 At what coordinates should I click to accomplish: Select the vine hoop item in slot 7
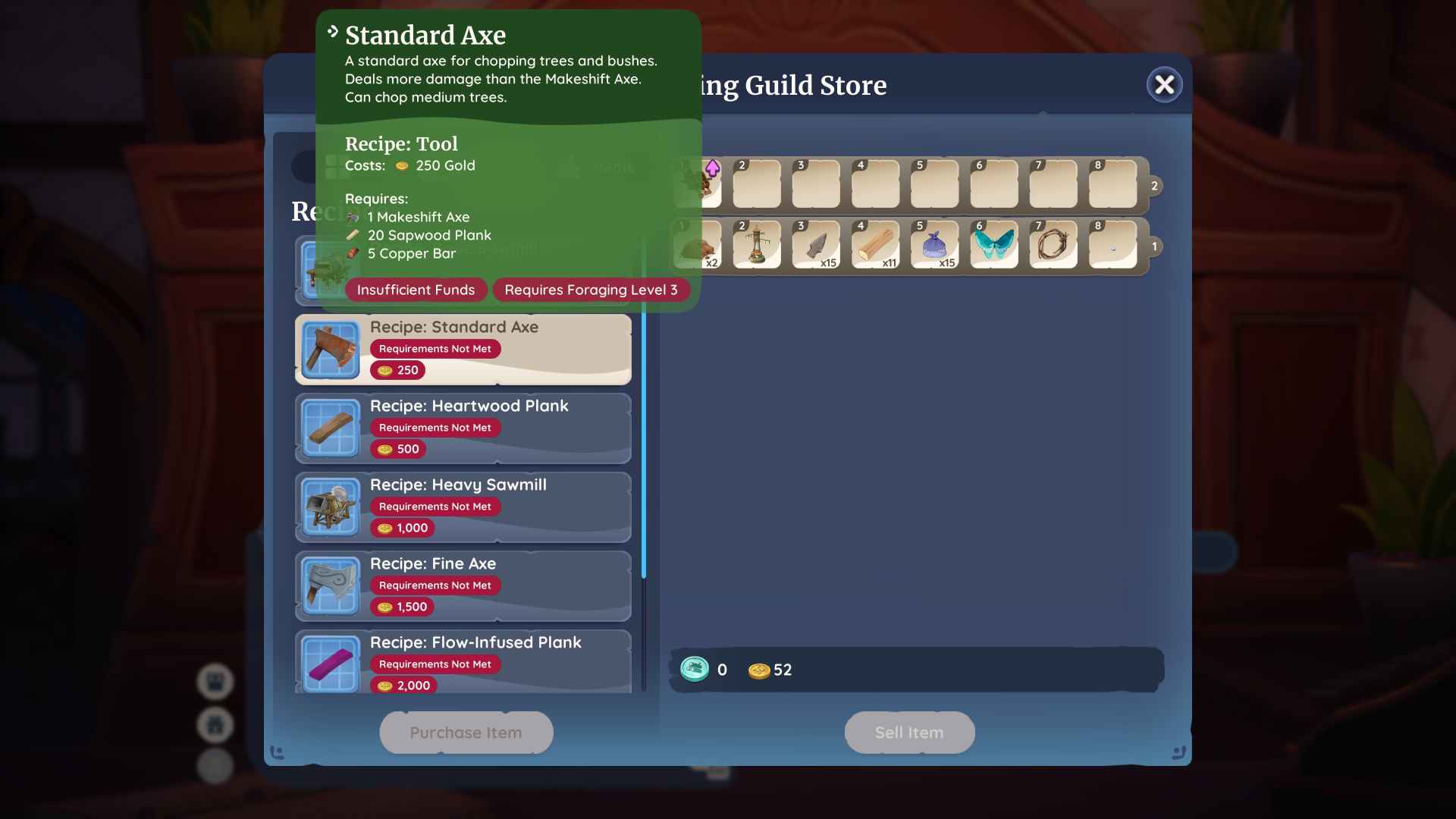pyautogui.click(x=1053, y=244)
